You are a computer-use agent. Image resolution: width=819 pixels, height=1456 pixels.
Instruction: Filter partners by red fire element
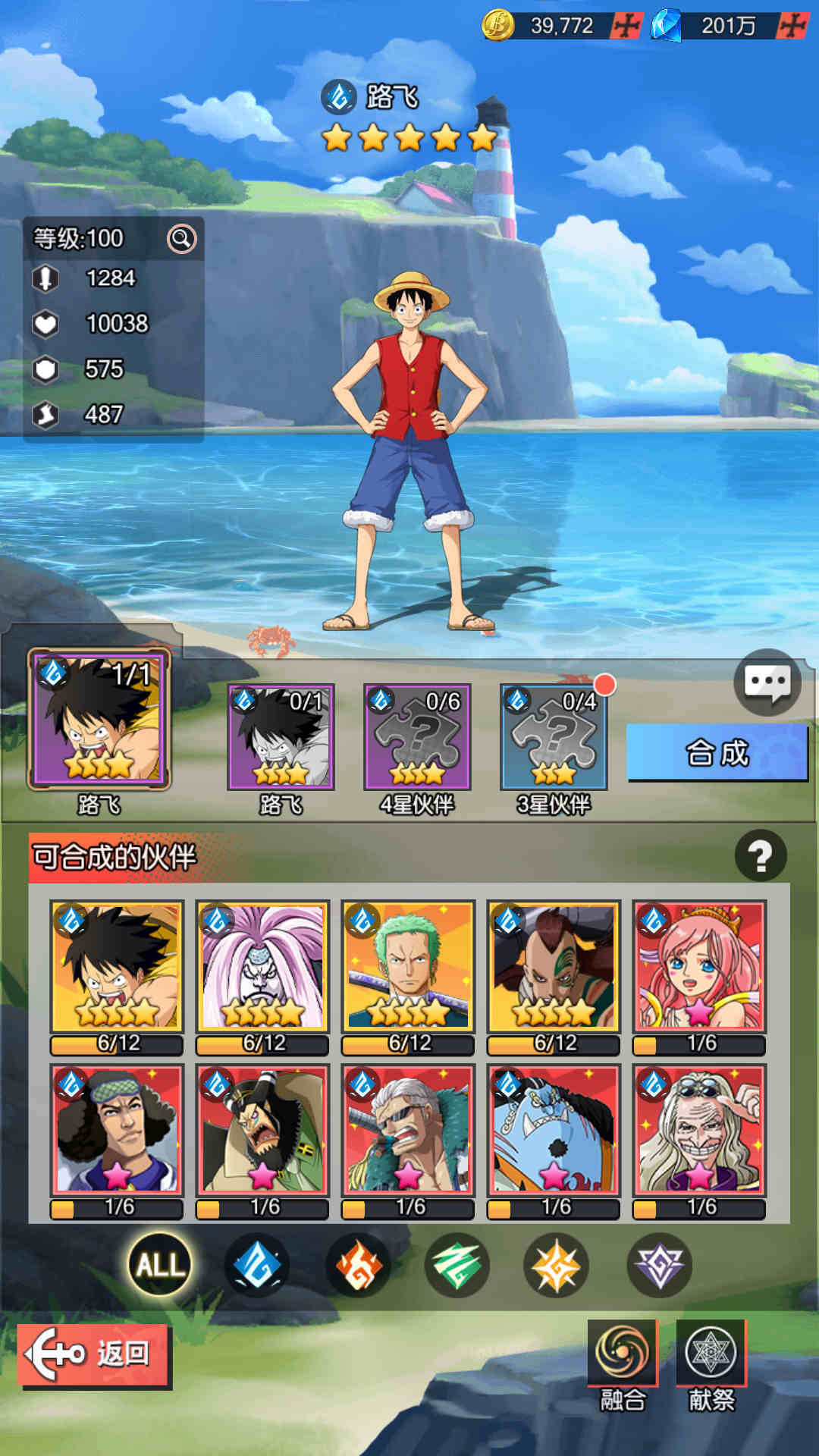point(358,1264)
